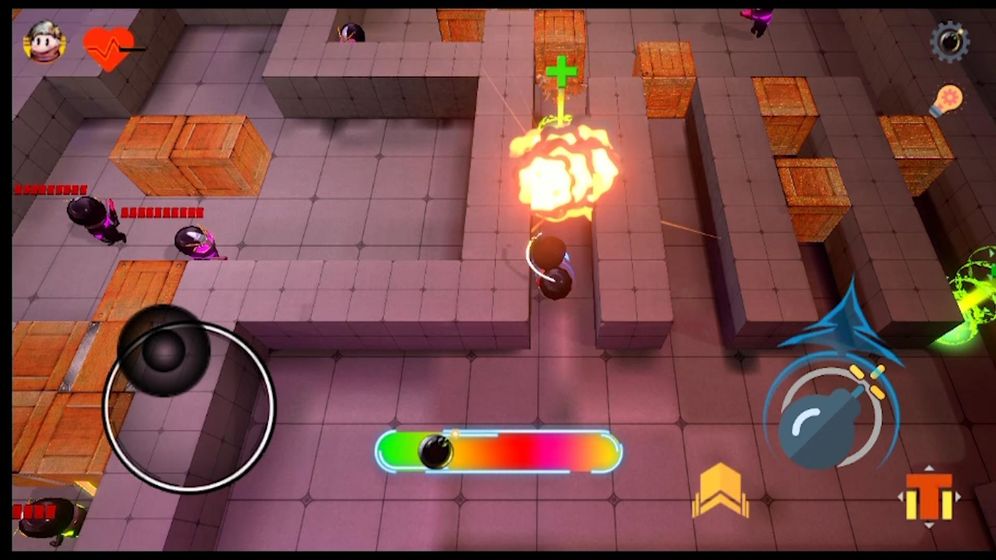Tap the lightbulb hint icon
This screenshot has height=560, width=996.
(946, 101)
